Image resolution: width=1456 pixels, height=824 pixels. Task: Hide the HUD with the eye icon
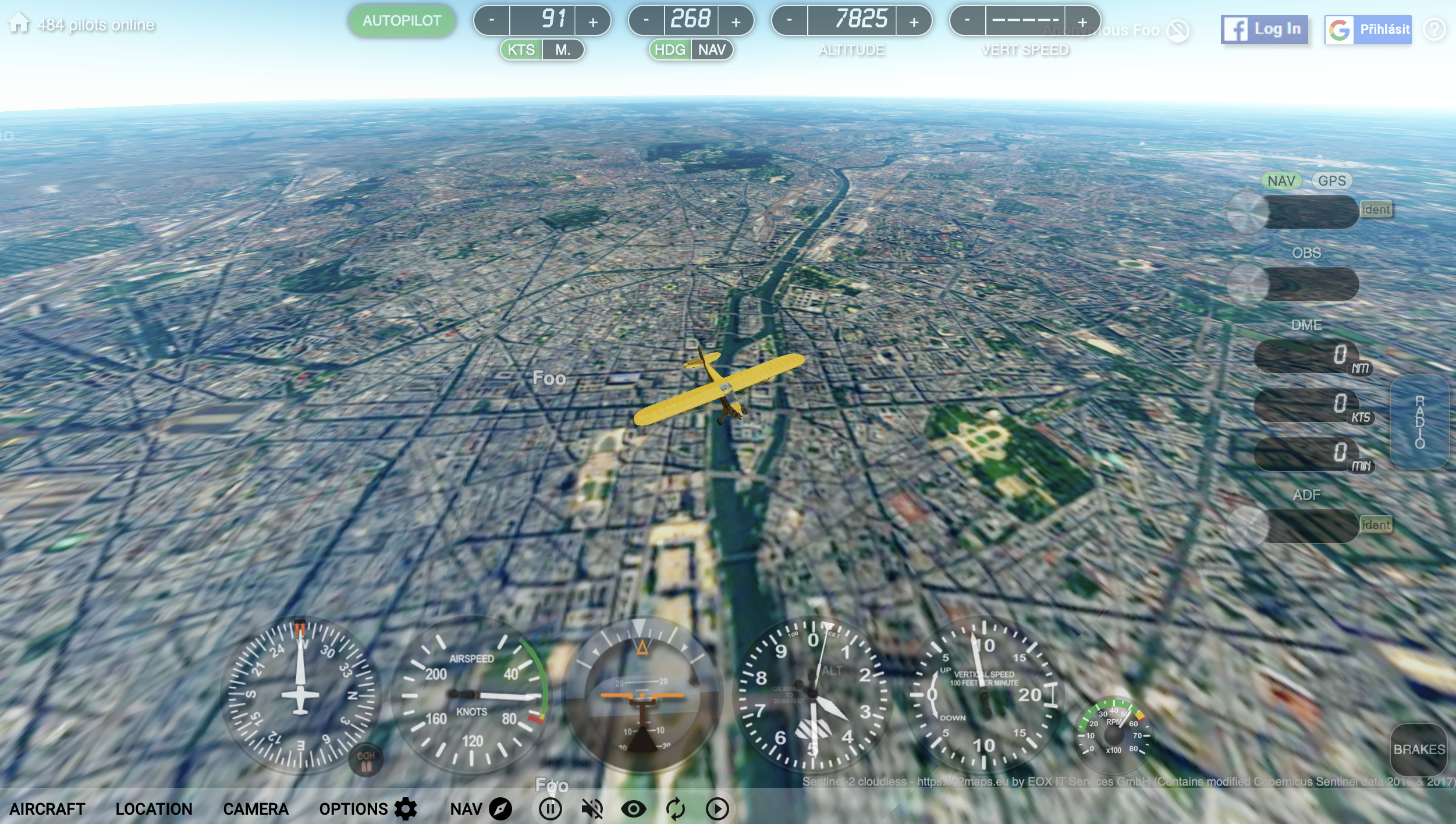[634, 808]
